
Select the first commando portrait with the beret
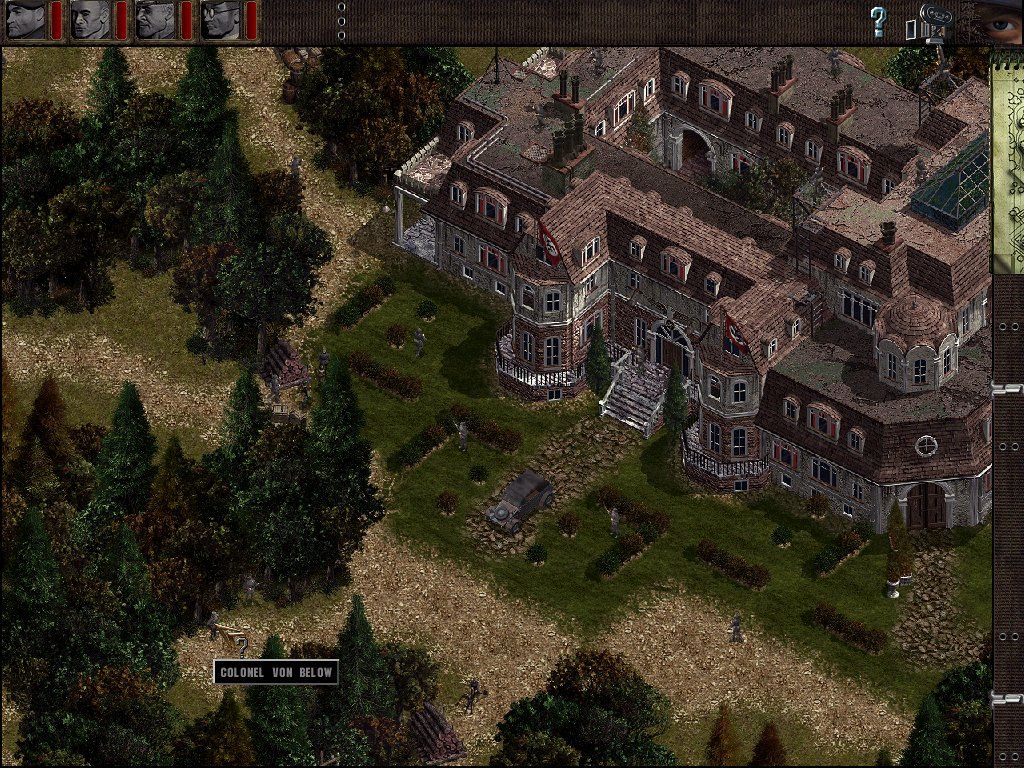[26, 20]
